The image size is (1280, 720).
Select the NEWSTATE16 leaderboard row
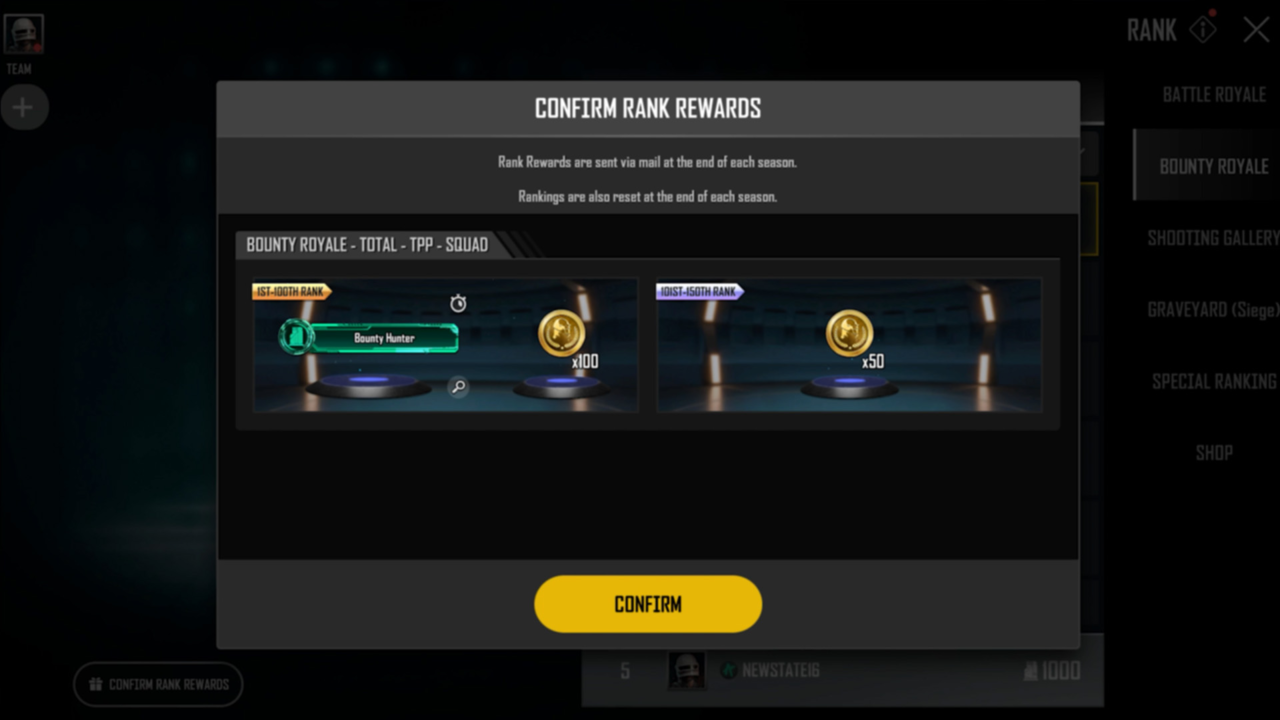pyautogui.click(x=842, y=671)
